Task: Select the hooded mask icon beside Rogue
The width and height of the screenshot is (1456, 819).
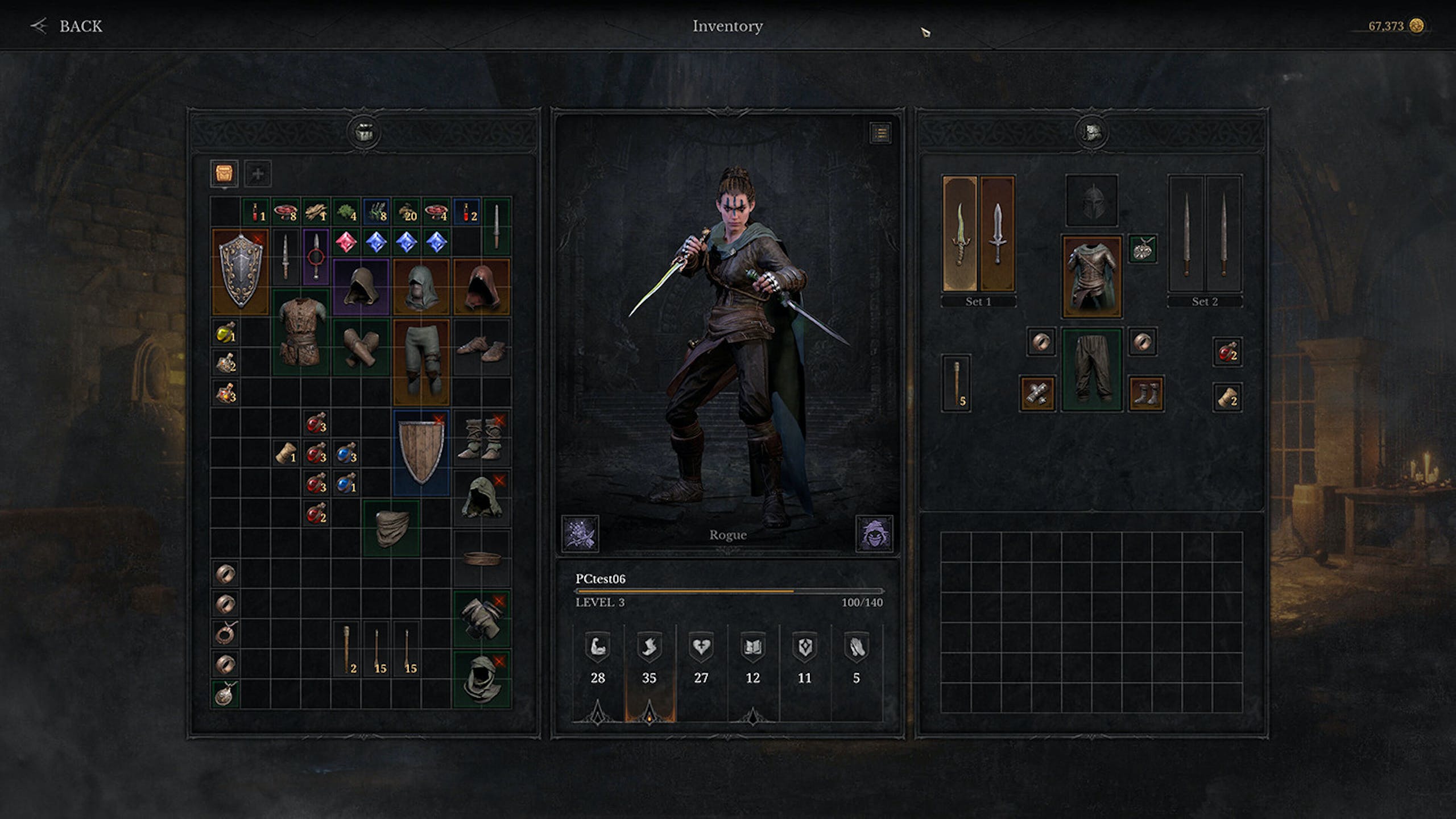Action: point(874,533)
